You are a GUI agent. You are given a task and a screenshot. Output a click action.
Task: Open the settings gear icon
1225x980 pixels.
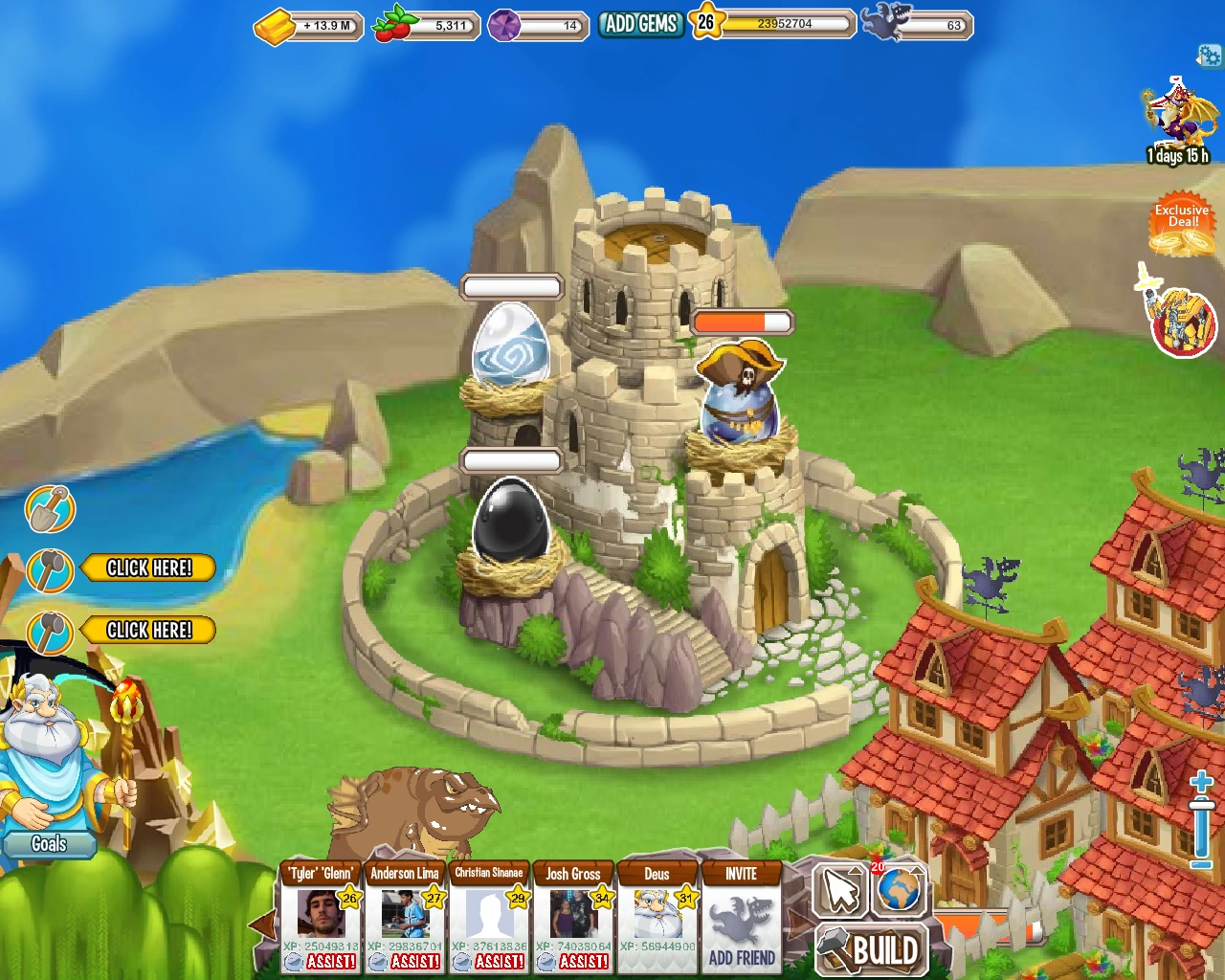pos(1210,56)
